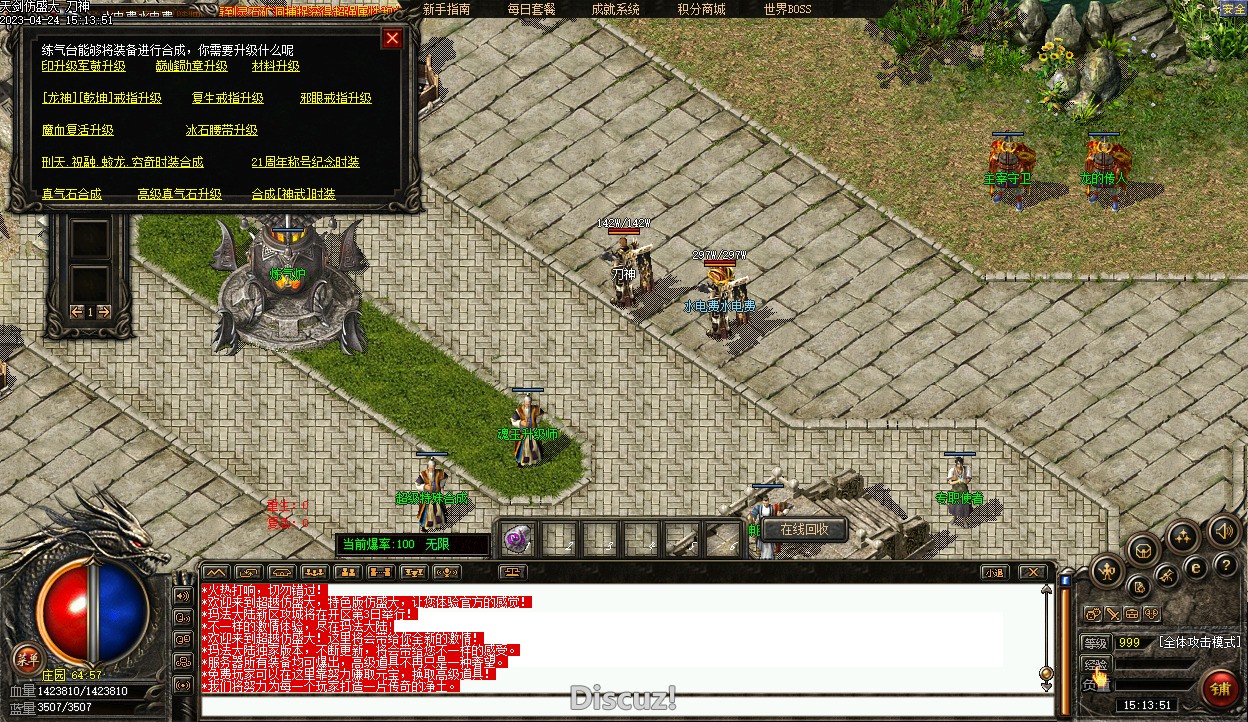Toggle the sound speaker button

[x=1224, y=530]
